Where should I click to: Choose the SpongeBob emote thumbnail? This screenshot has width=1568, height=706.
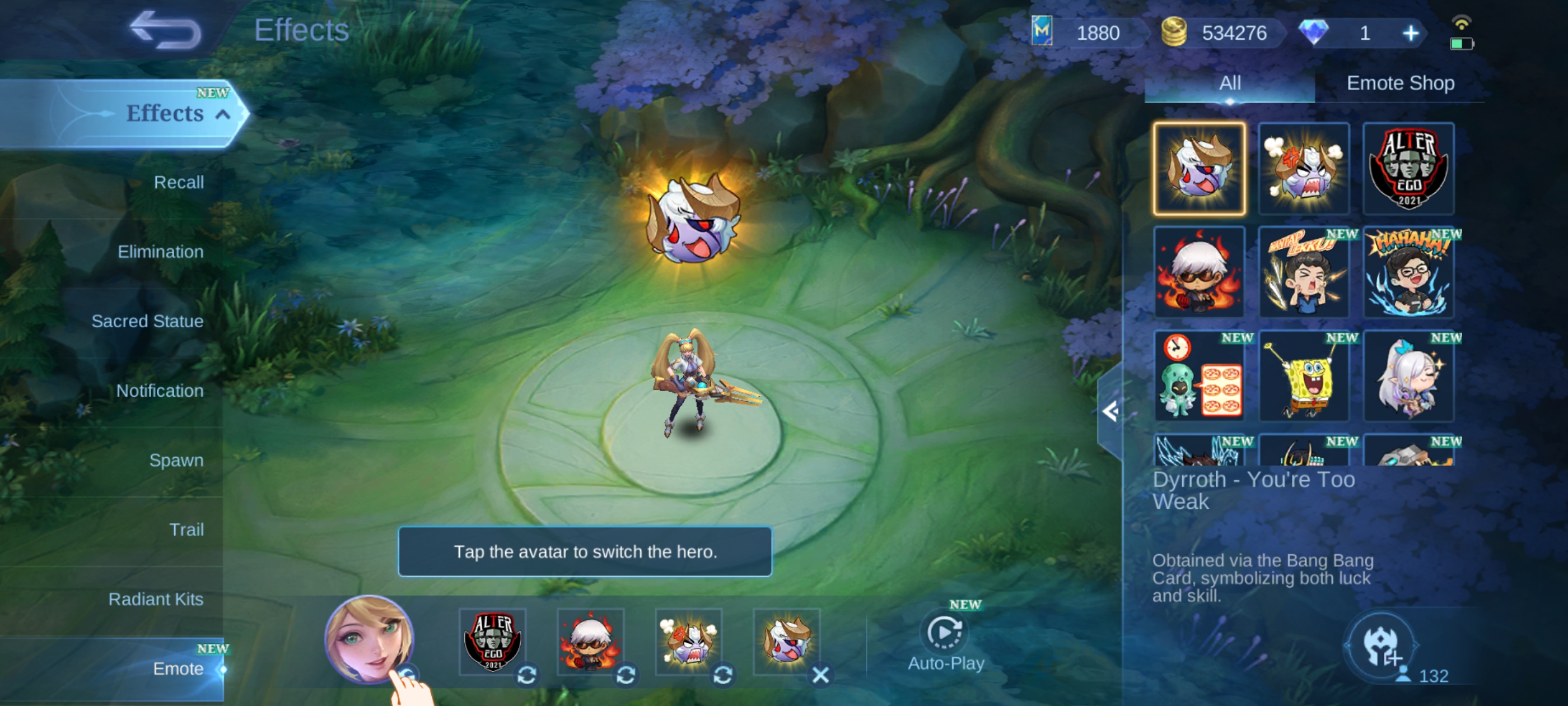point(1303,376)
